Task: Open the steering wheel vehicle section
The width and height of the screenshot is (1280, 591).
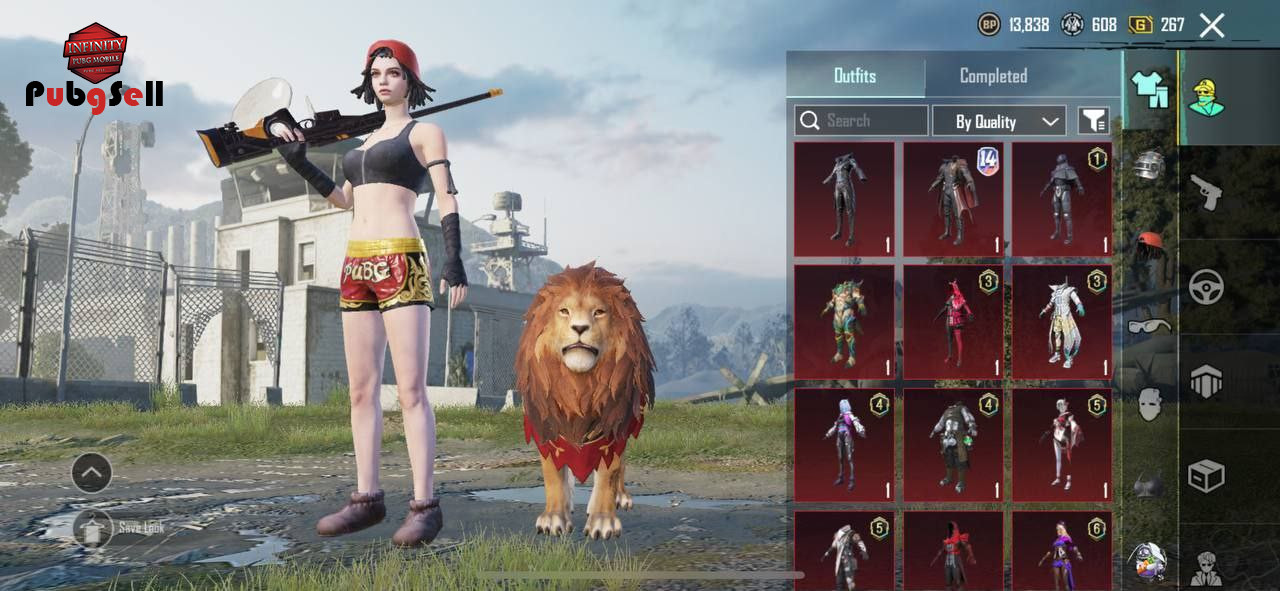Action: pyautogui.click(x=1206, y=287)
